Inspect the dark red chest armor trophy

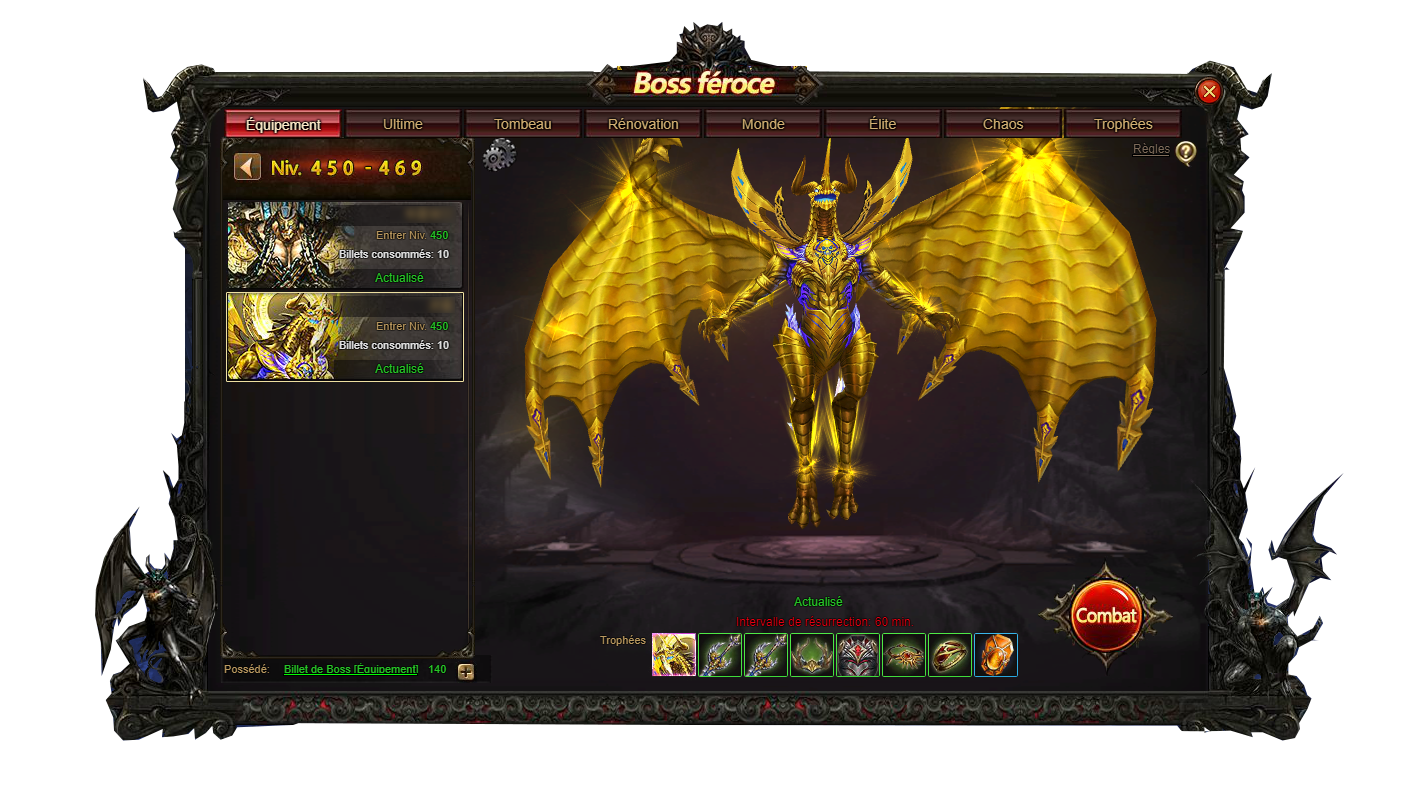(858, 655)
